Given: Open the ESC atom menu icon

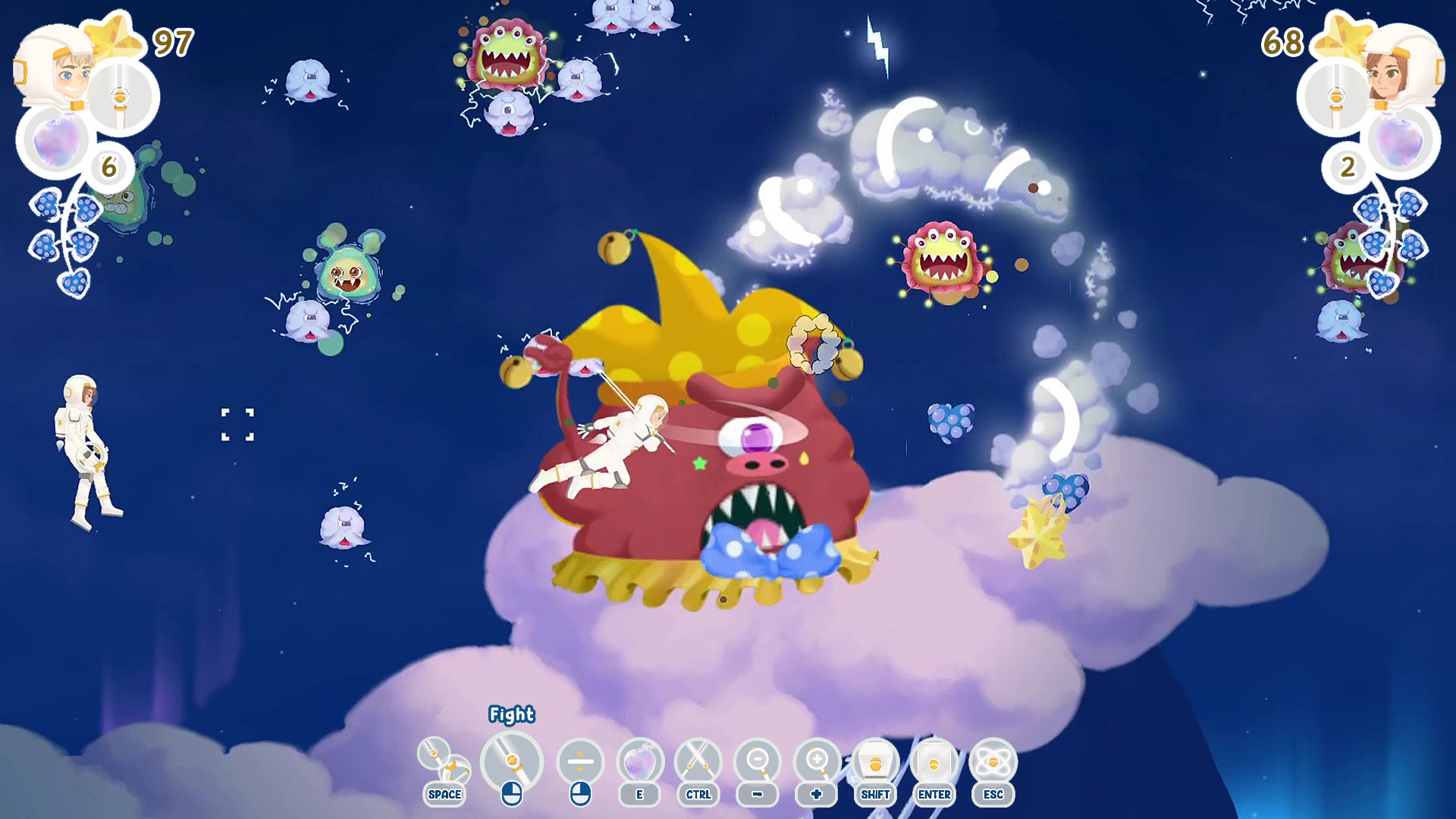Looking at the screenshot, I should [992, 762].
